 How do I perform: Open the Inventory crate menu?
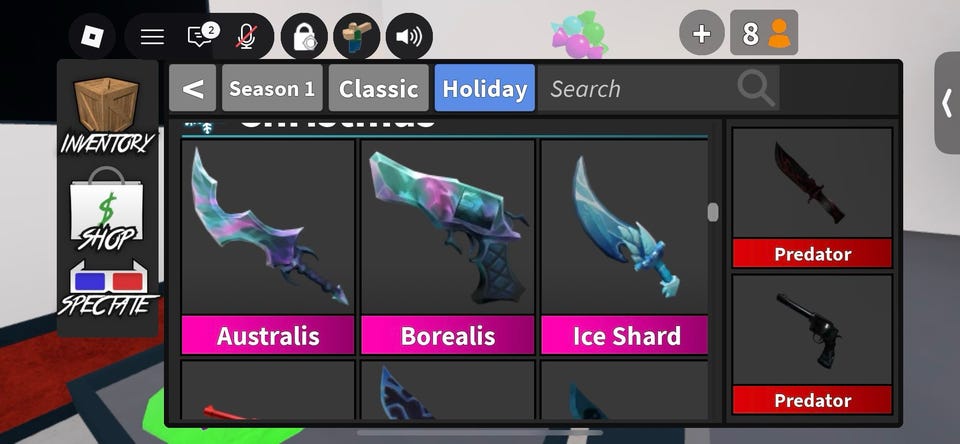click(108, 112)
